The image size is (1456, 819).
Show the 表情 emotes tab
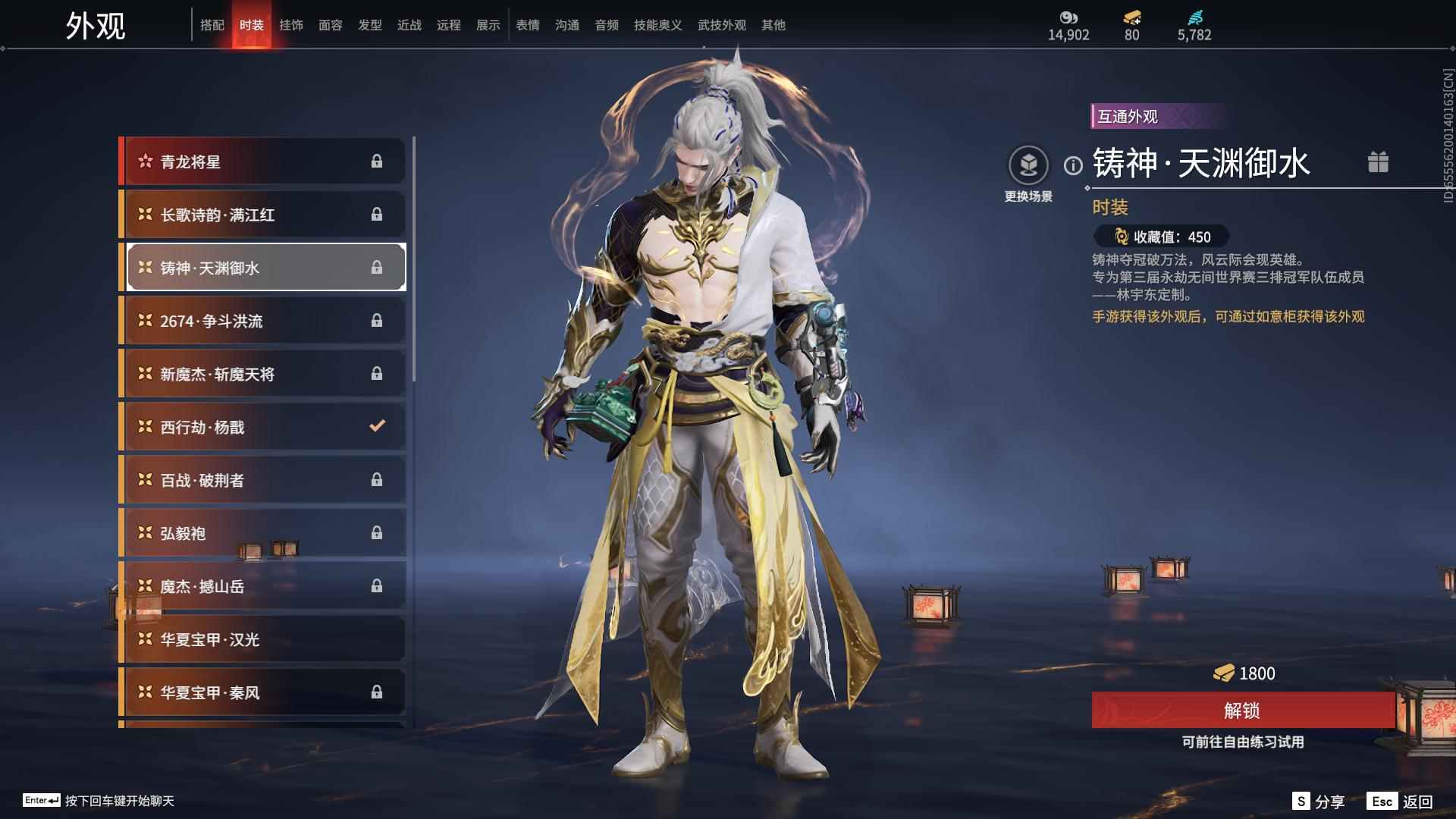[x=528, y=25]
